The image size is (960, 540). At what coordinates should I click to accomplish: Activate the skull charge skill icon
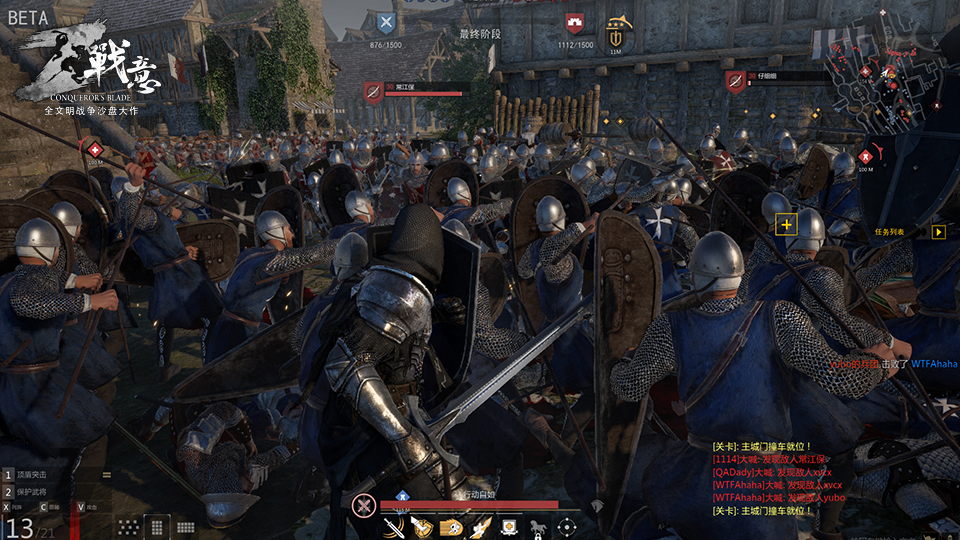[452, 526]
